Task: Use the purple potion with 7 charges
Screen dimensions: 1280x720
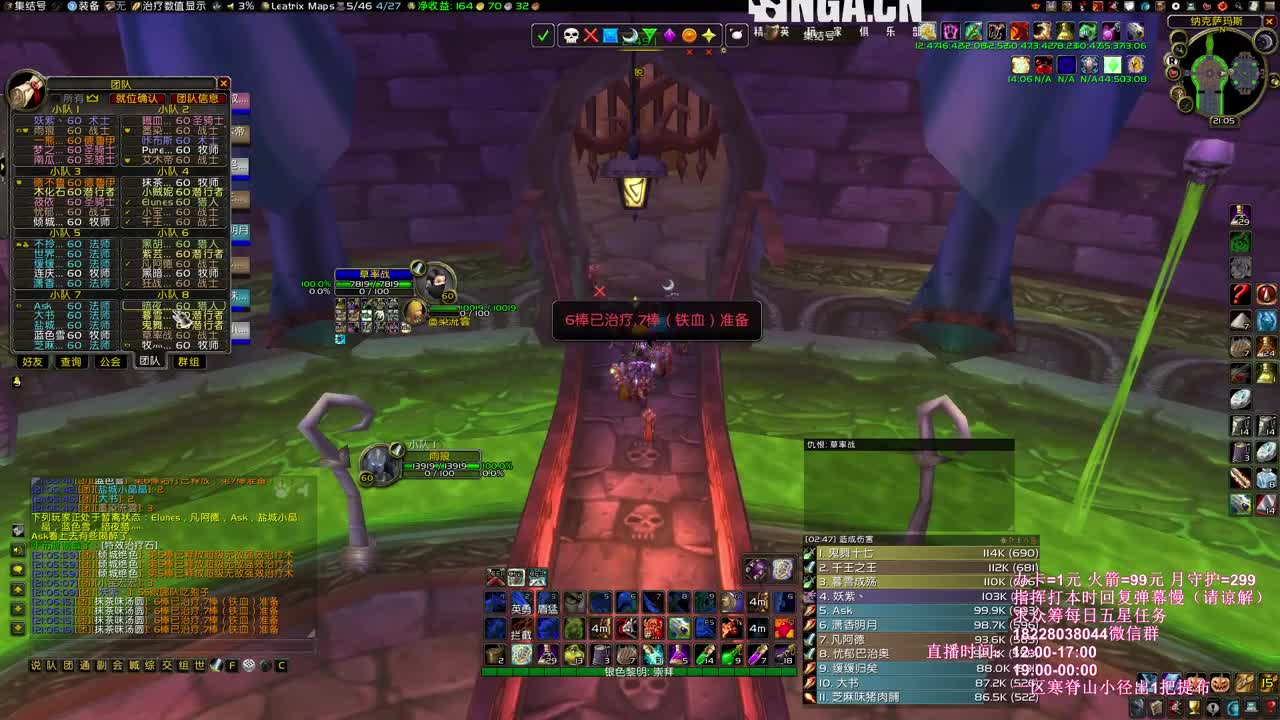Action: [x=758, y=653]
